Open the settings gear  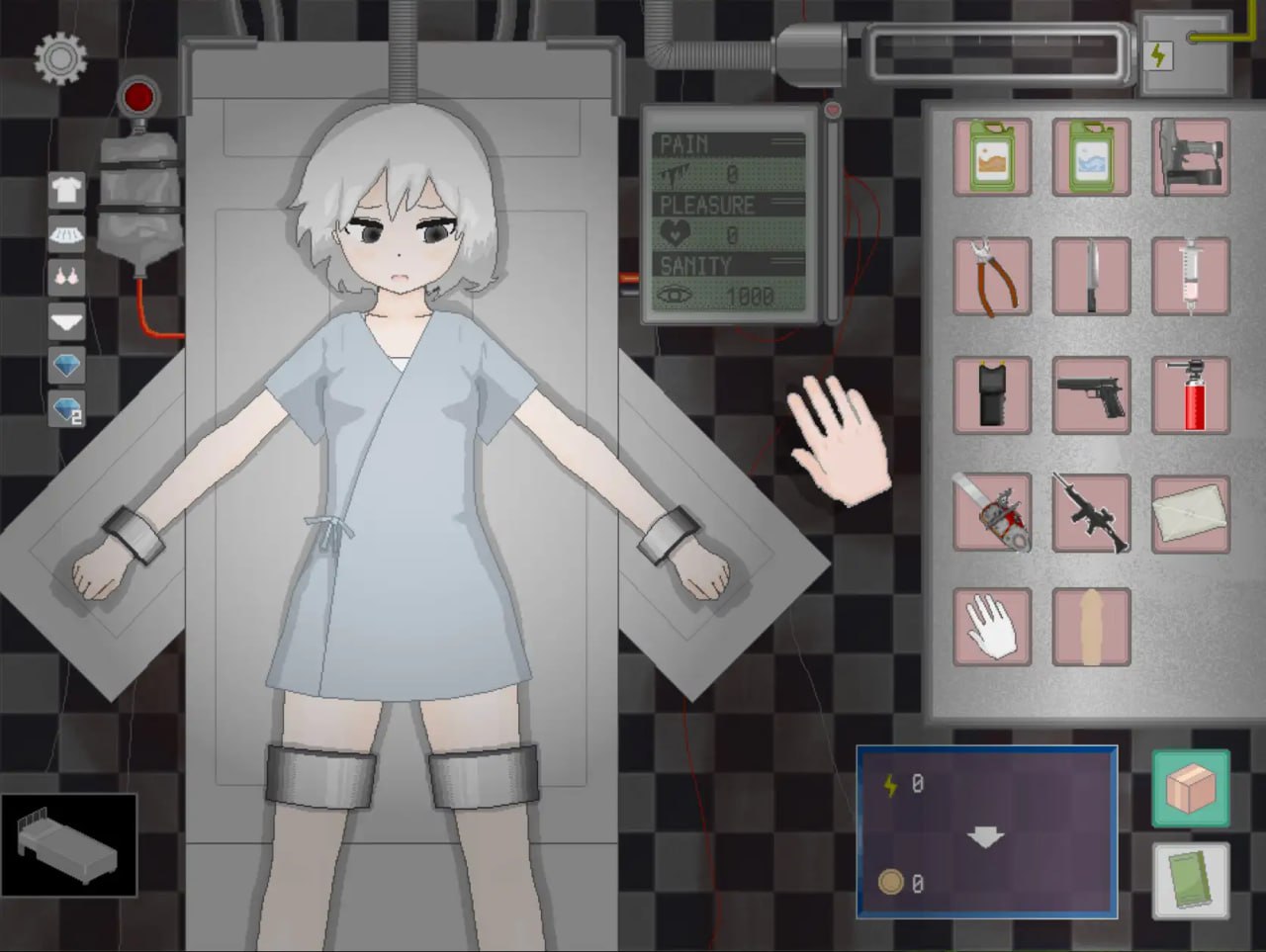(59, 59)
